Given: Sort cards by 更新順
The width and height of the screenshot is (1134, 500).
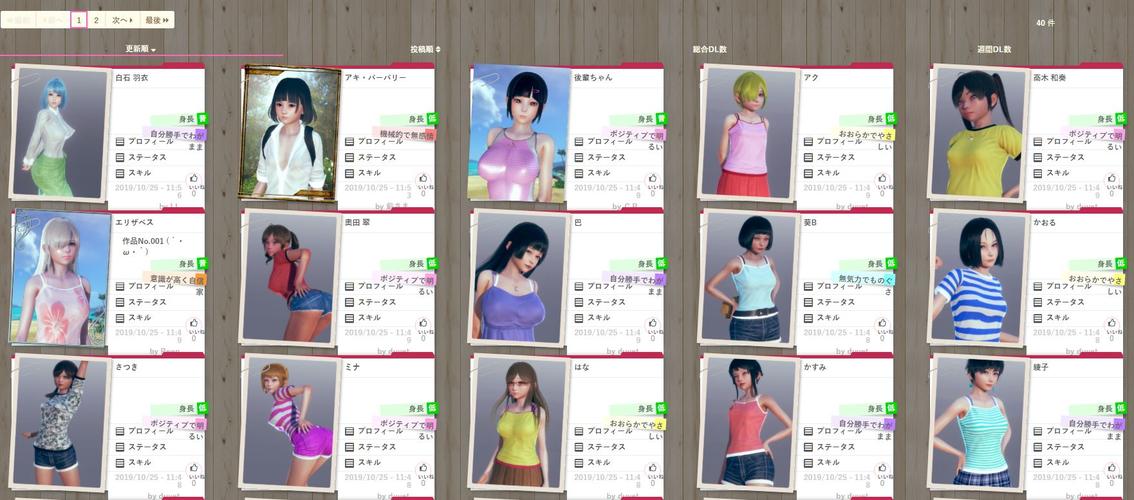Looking at the screenshot, I should click(x=140, y=49).
